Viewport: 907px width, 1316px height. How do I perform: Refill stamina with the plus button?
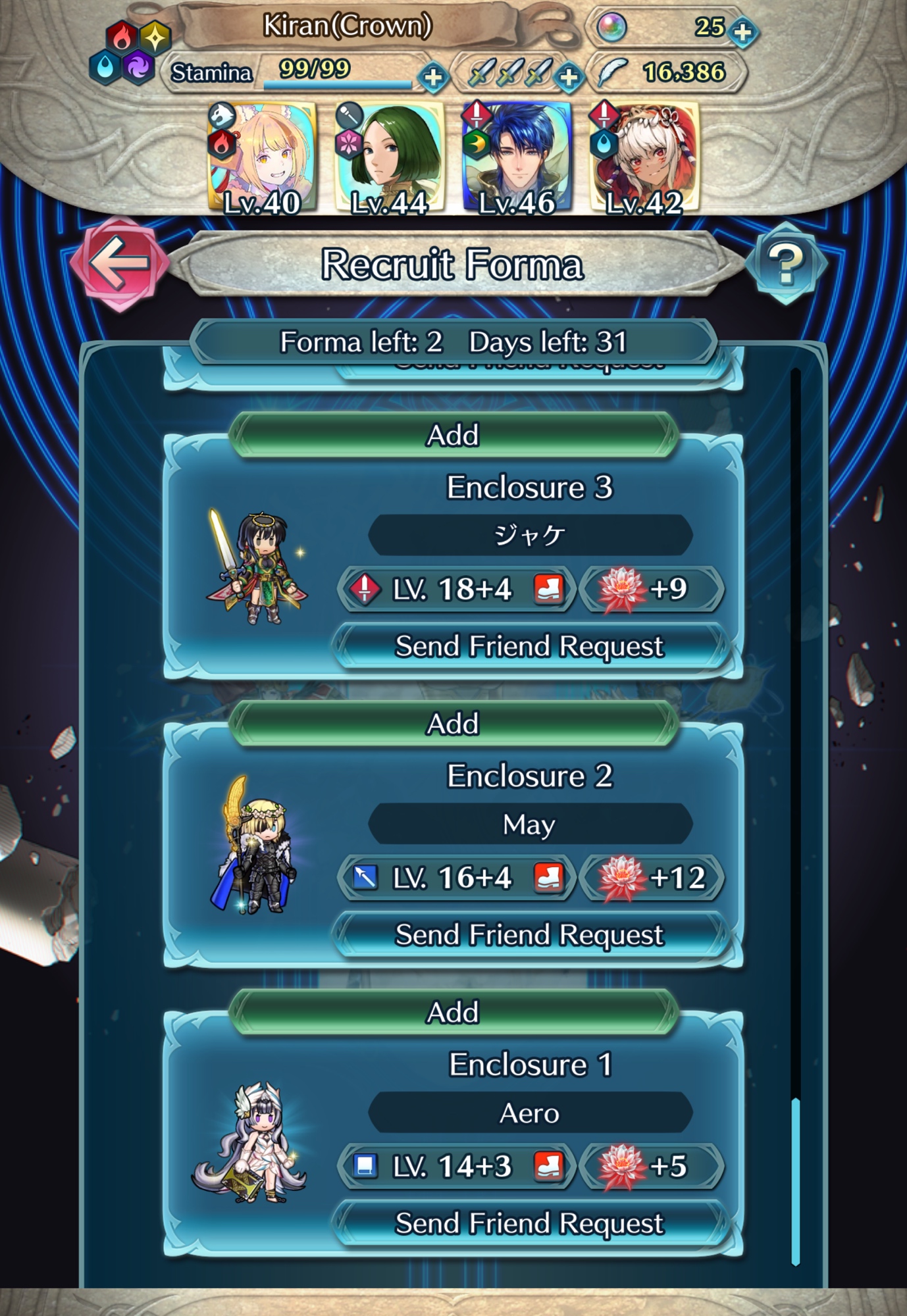coord(433,77)
